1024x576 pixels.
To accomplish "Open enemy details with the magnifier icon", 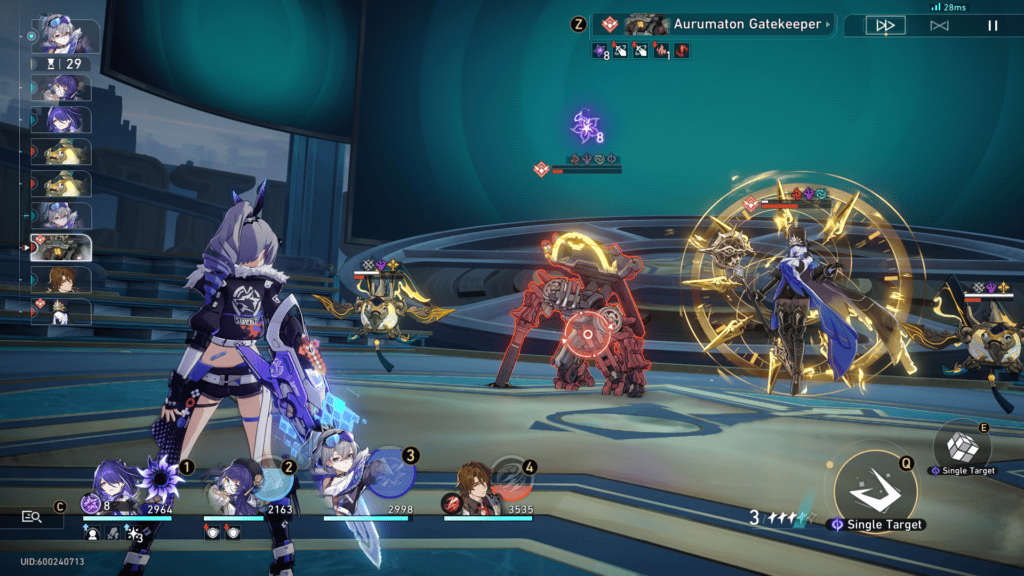I will click(x=32, y=517).
